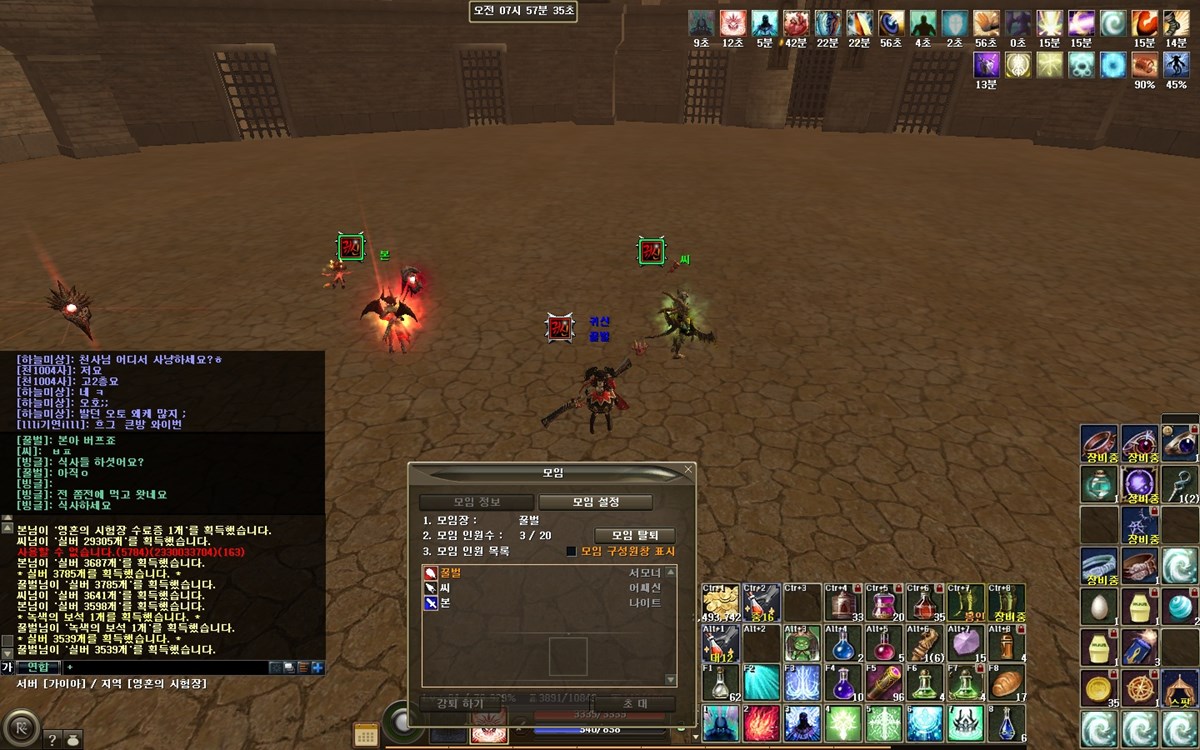Open the 모임 설정 tab

(596, 502)
